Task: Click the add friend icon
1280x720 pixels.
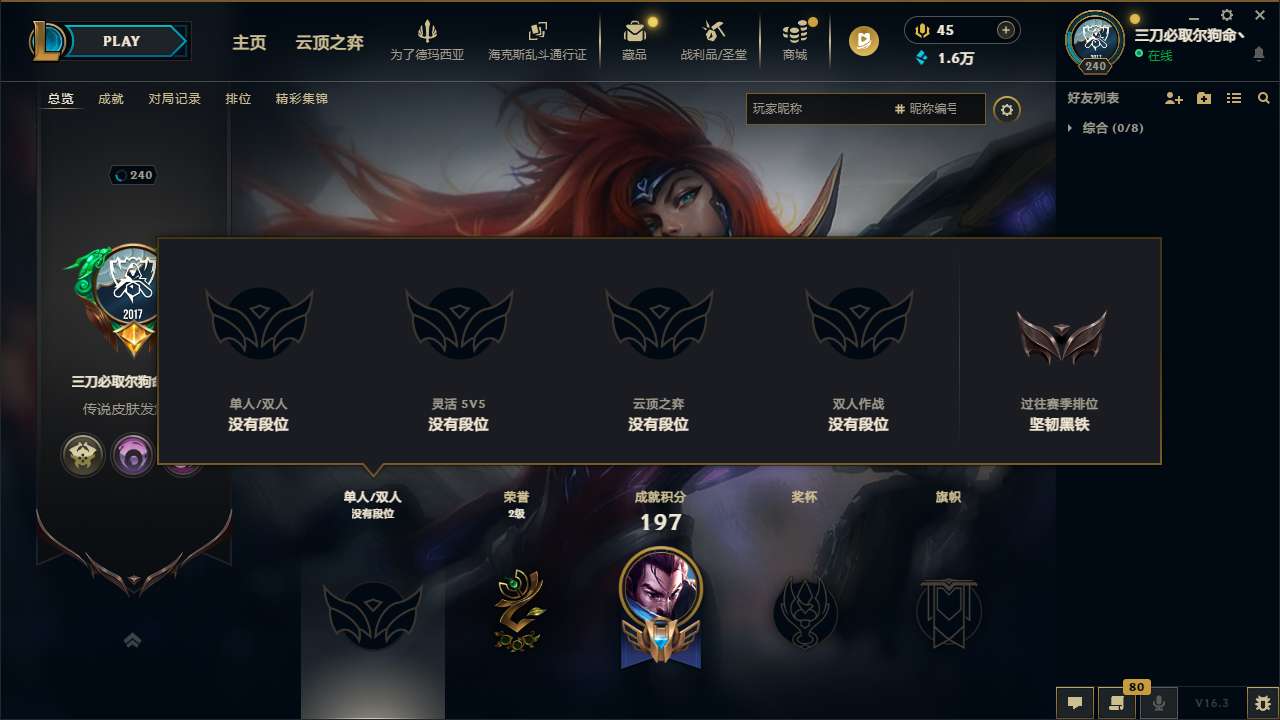Action: [1175, 98]
